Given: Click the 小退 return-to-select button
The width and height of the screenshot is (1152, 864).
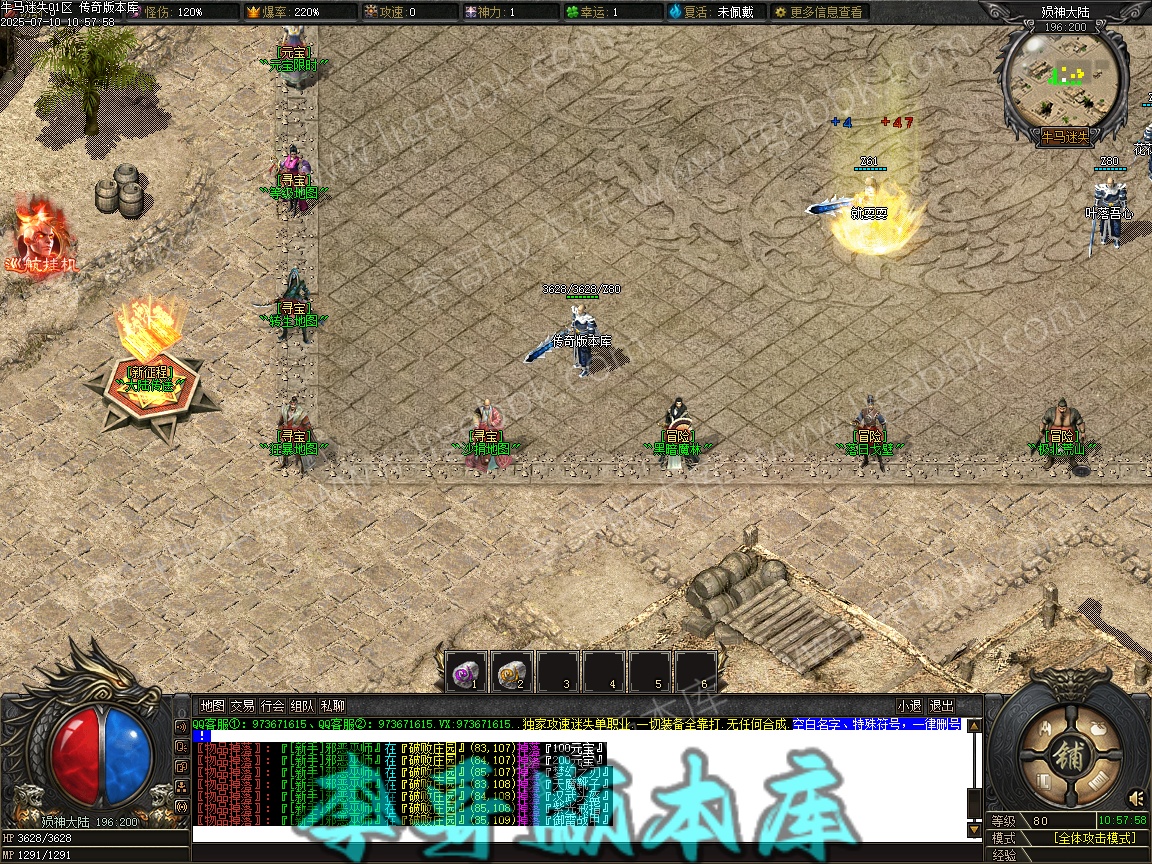Looking at the screenshot, I should coord(909,706).
